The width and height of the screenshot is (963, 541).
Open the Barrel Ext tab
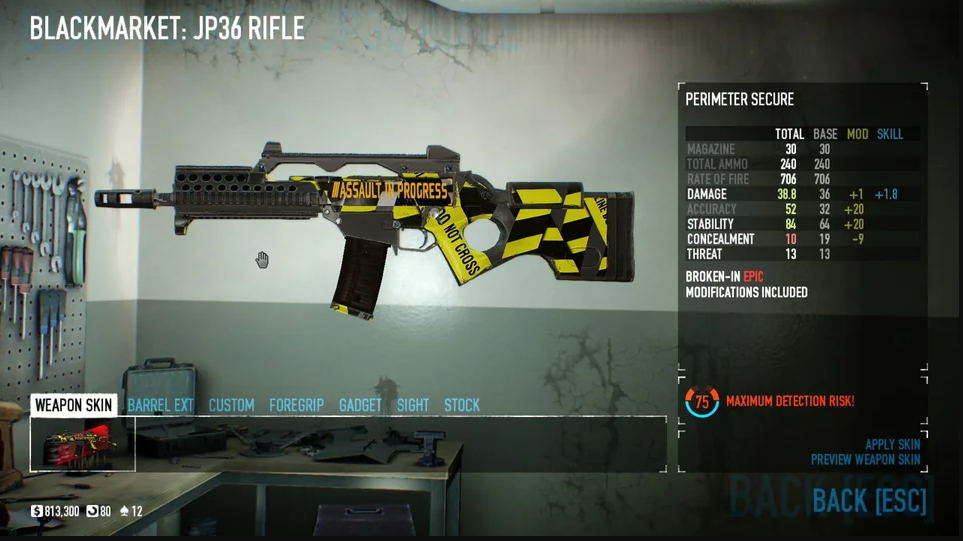point(160,405)
